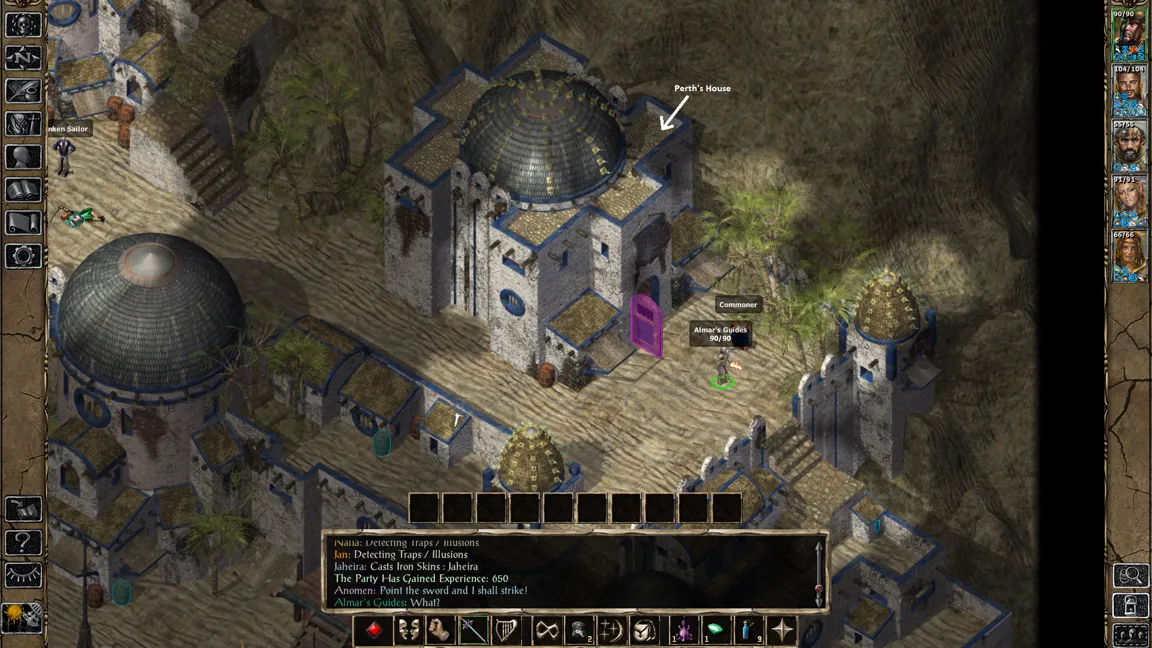Image resolution: width=1152 pixels, height=648 pixels.
Task: Activate the theater masks action
Action: pyautogui.click(x=407, y=630)
